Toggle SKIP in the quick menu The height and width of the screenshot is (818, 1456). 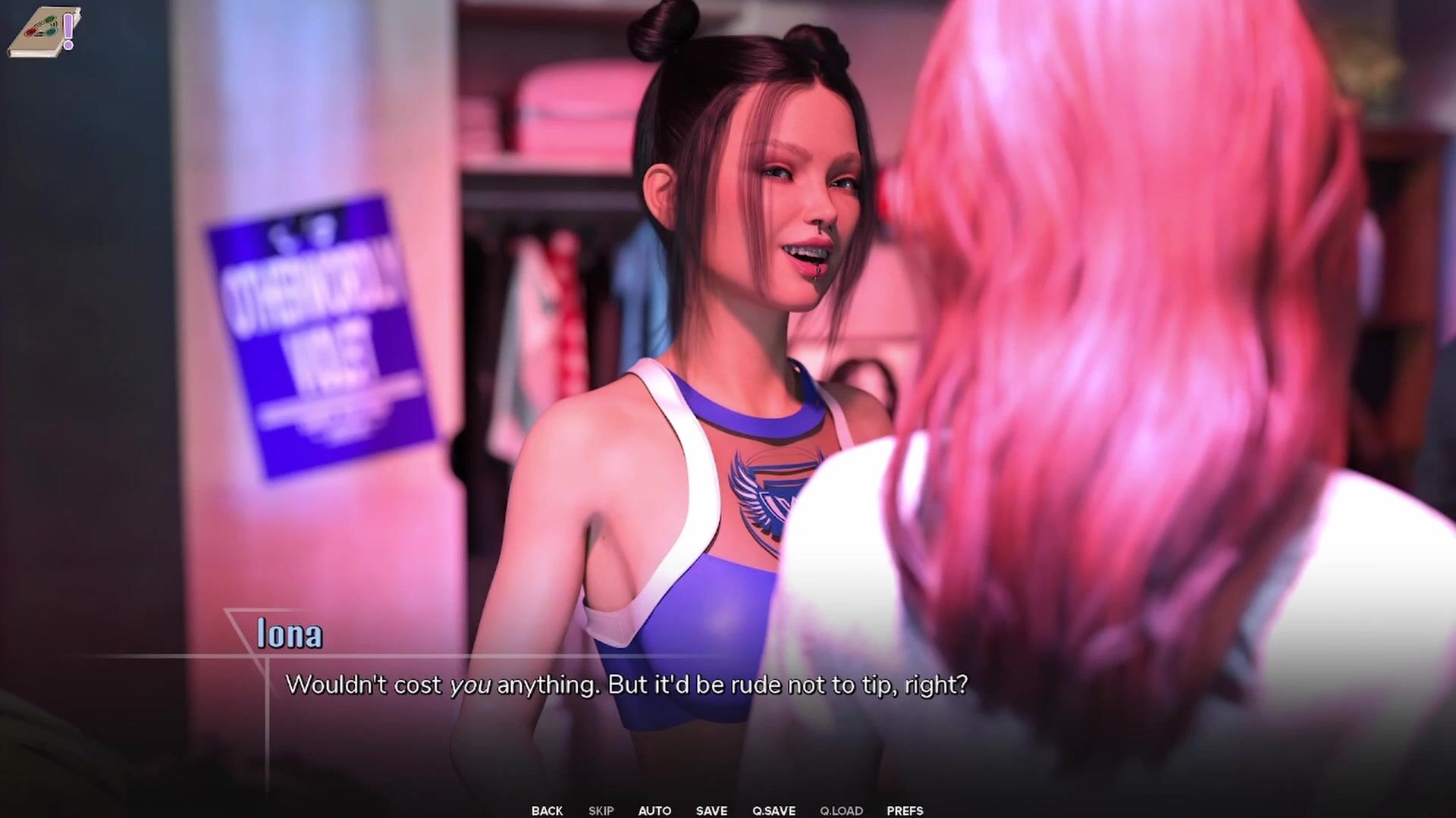[x=601, y=810]
